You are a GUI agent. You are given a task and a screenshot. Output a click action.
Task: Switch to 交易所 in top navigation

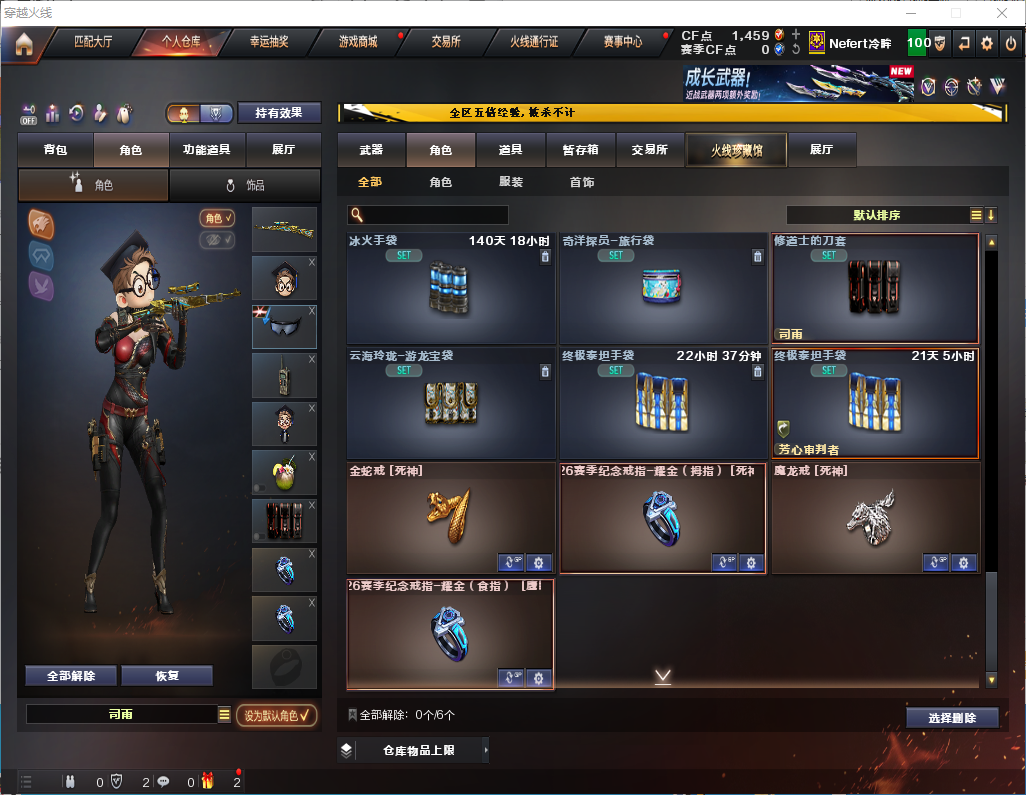click(446, 42)
